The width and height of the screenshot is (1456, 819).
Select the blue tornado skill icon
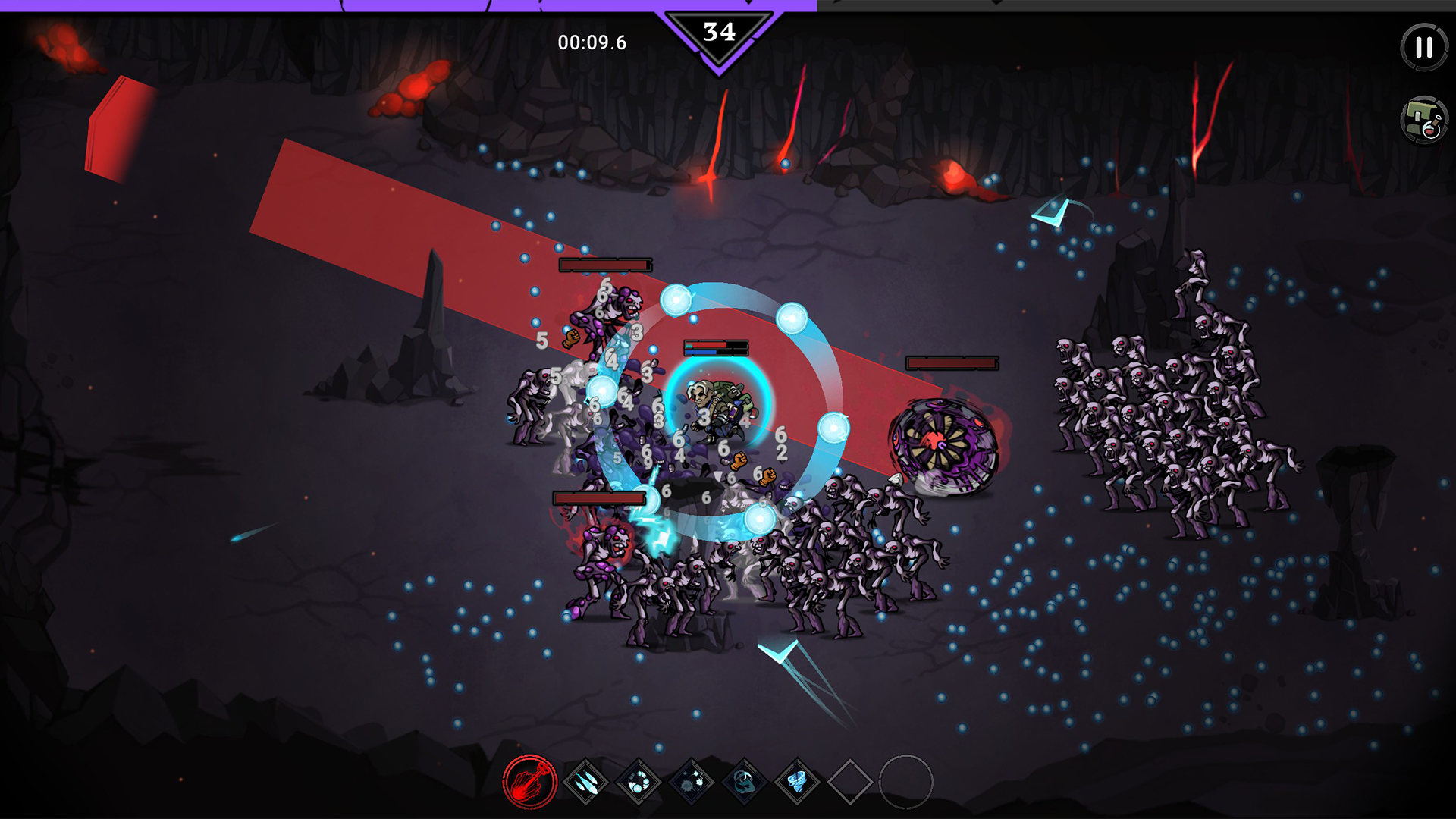click(x=797, y=782)
